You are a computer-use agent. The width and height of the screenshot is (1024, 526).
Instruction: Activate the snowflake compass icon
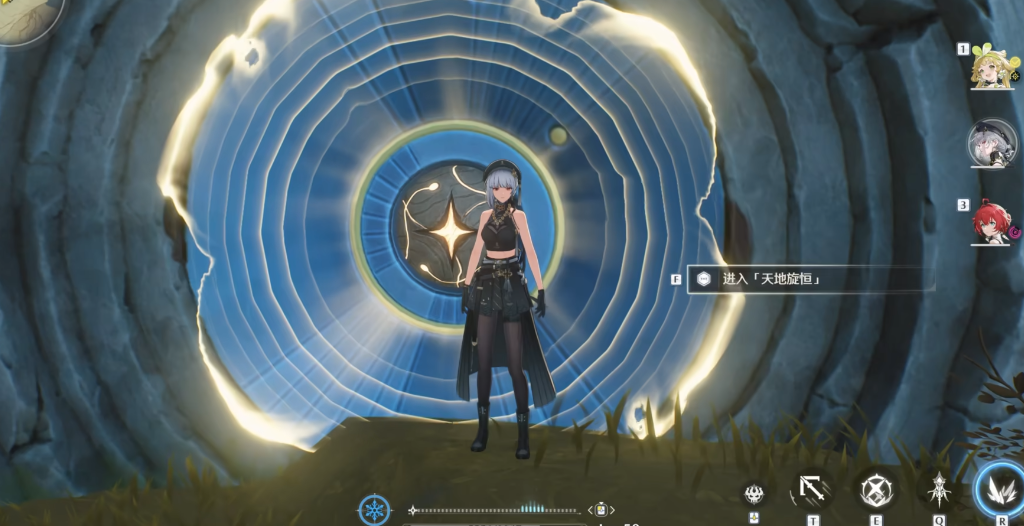pyautogui.click(x=375, y=509)
